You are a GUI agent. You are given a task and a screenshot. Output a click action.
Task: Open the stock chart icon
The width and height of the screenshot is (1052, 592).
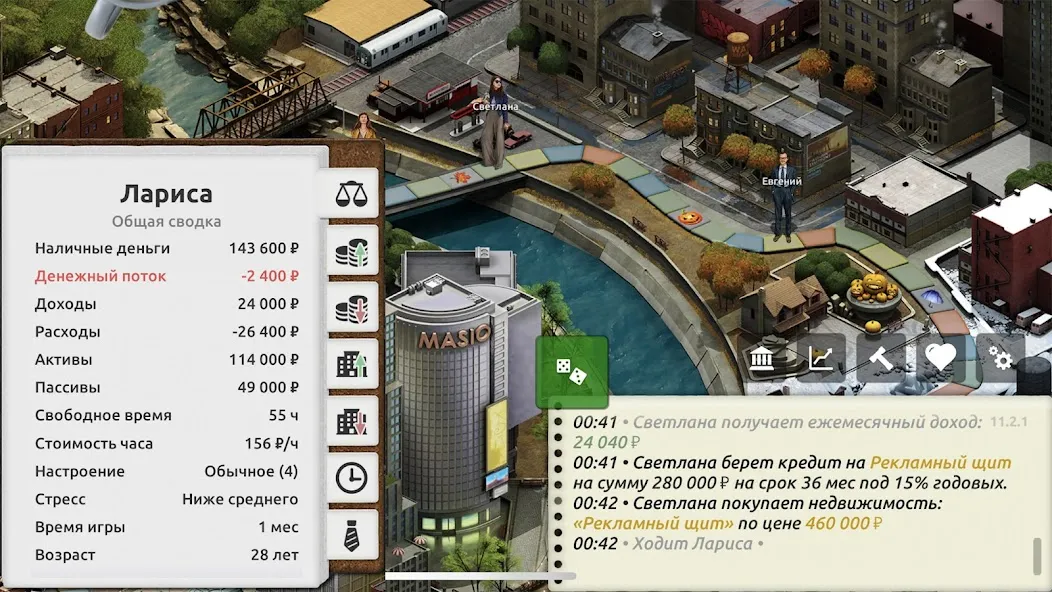coord(822,358)
